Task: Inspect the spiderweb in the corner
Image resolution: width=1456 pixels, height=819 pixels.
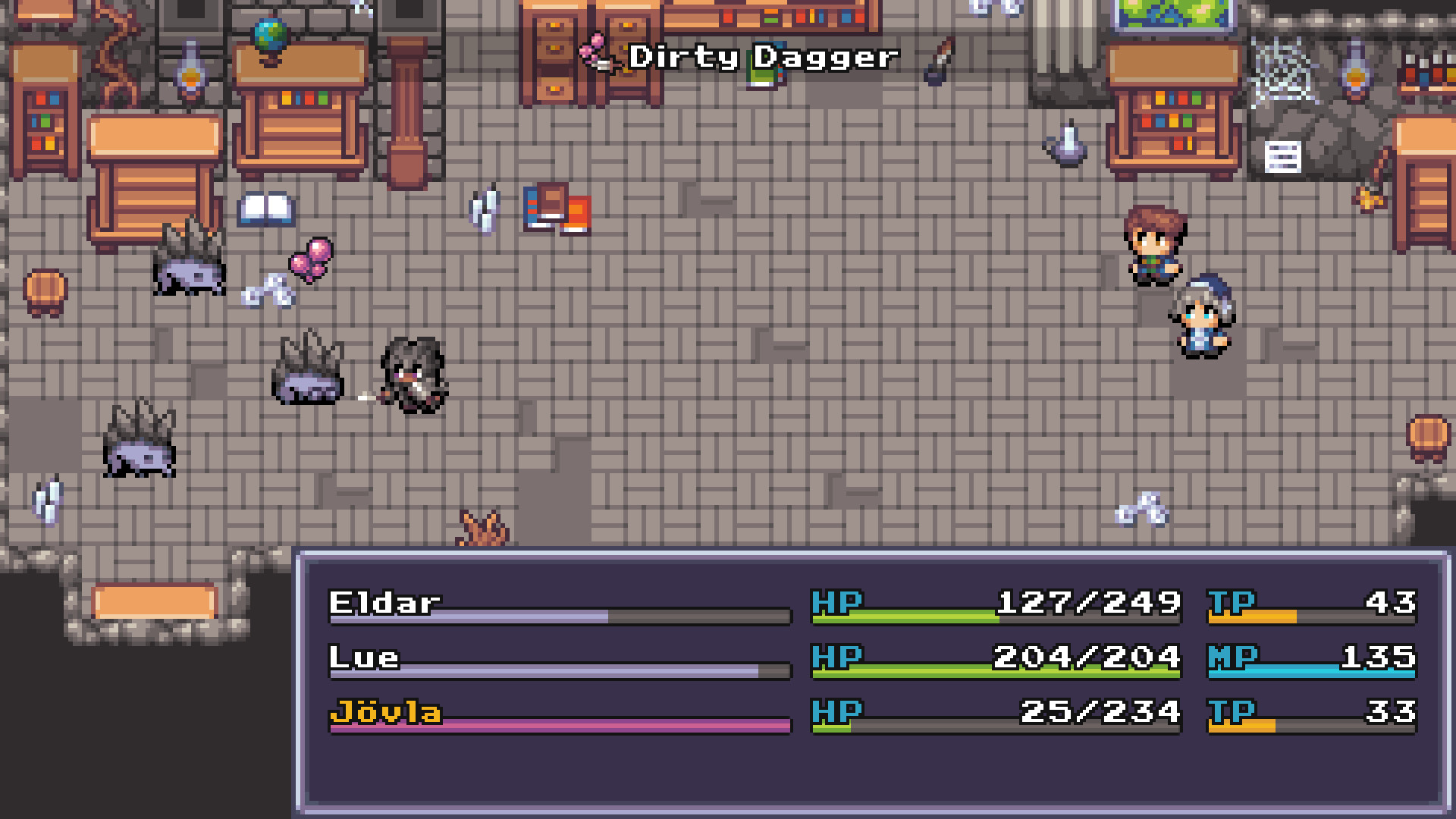Action: (1282, 68)
